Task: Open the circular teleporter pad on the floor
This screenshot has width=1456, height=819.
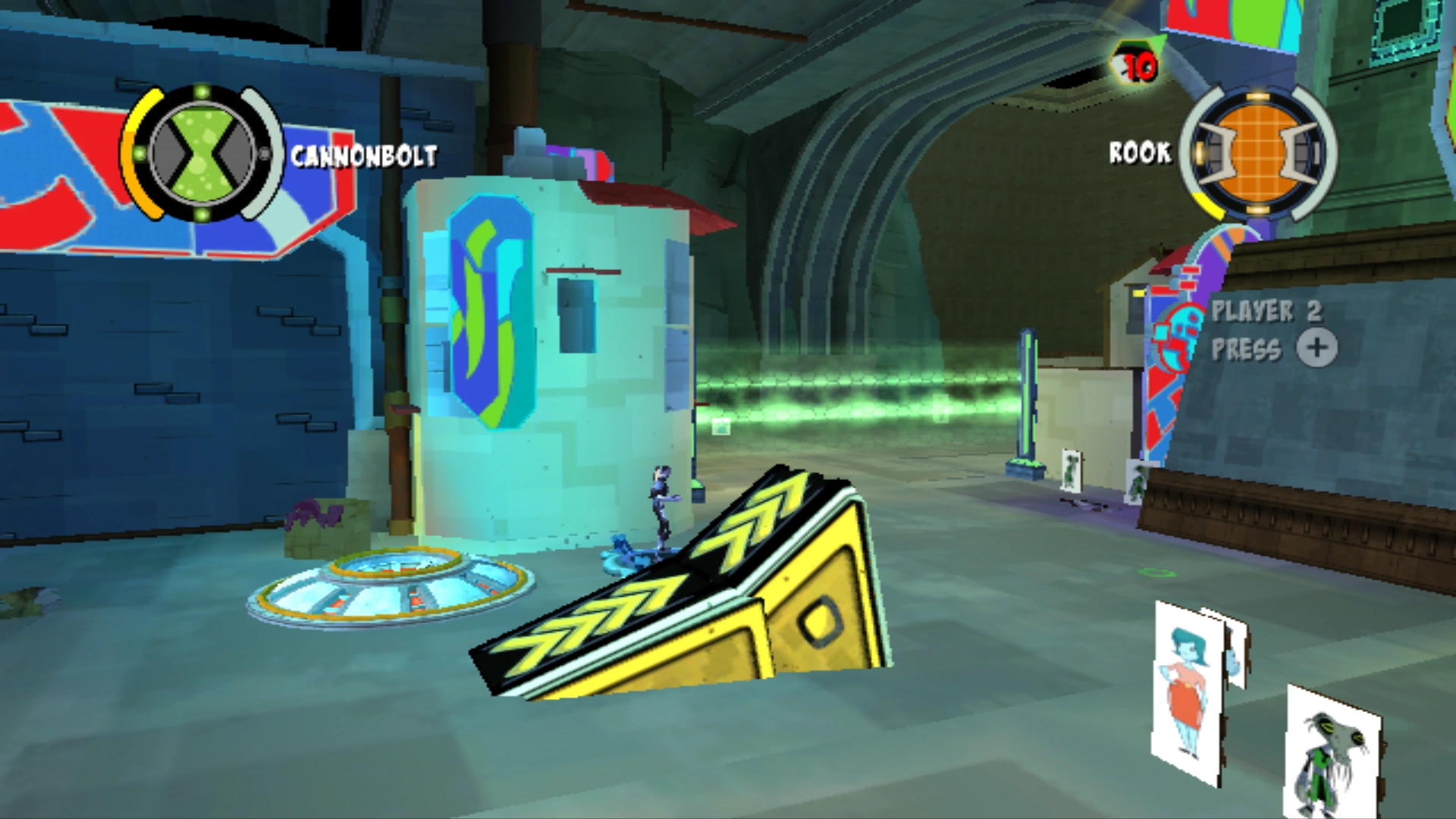Action: [x=387, y=591]
